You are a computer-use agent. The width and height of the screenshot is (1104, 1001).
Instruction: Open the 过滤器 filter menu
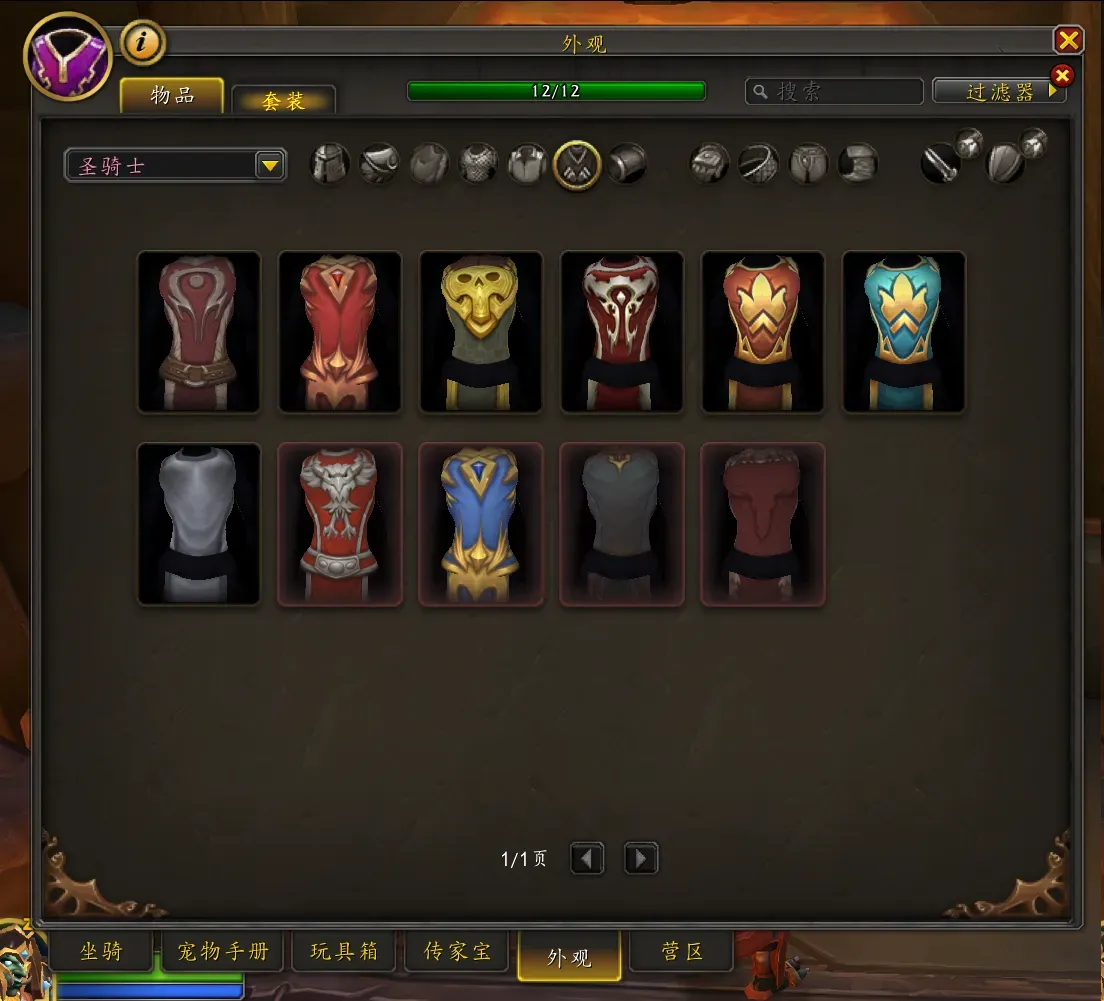pos(999,92)
